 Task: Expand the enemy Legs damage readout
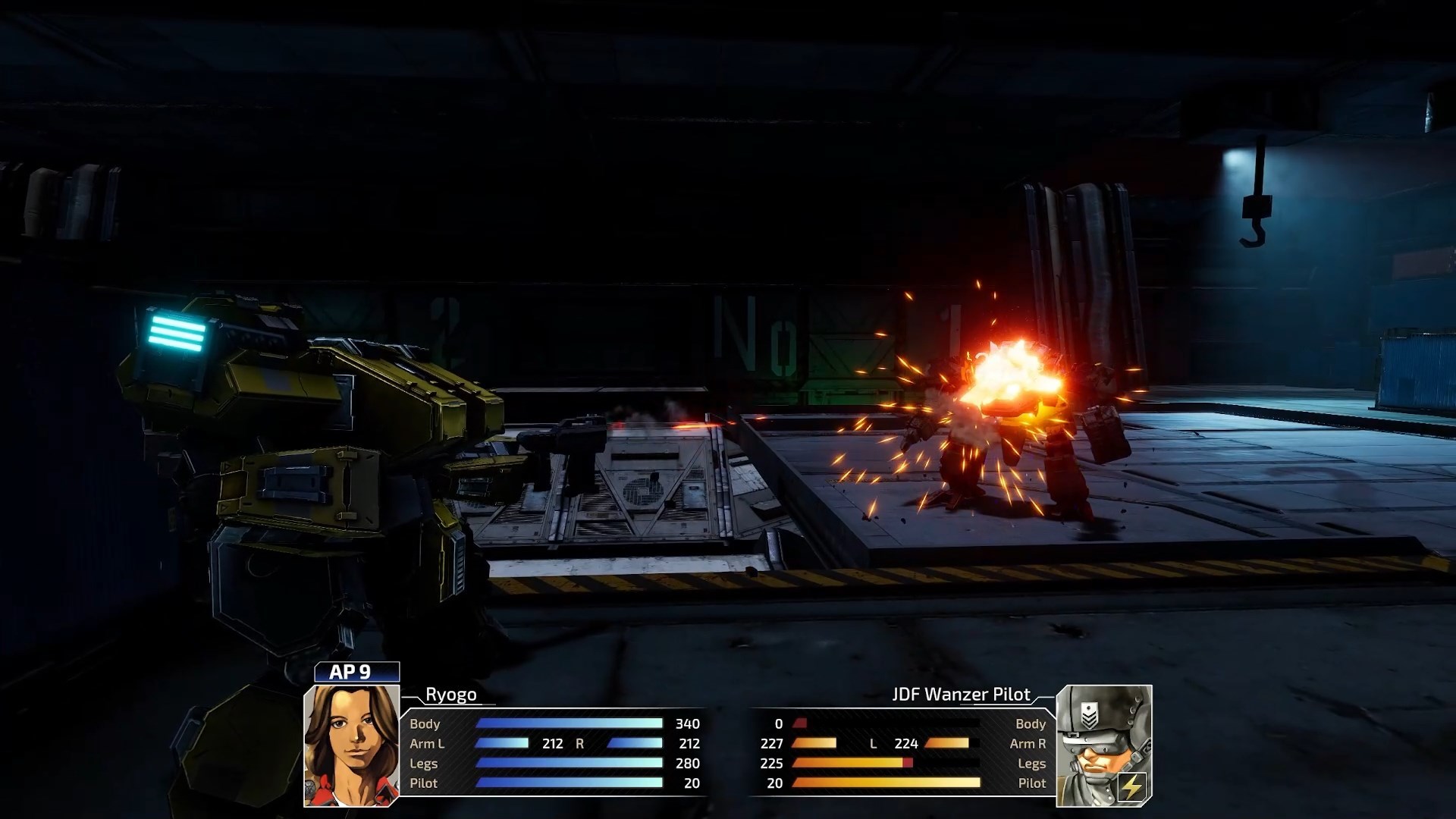click(x=1034, y=764)
